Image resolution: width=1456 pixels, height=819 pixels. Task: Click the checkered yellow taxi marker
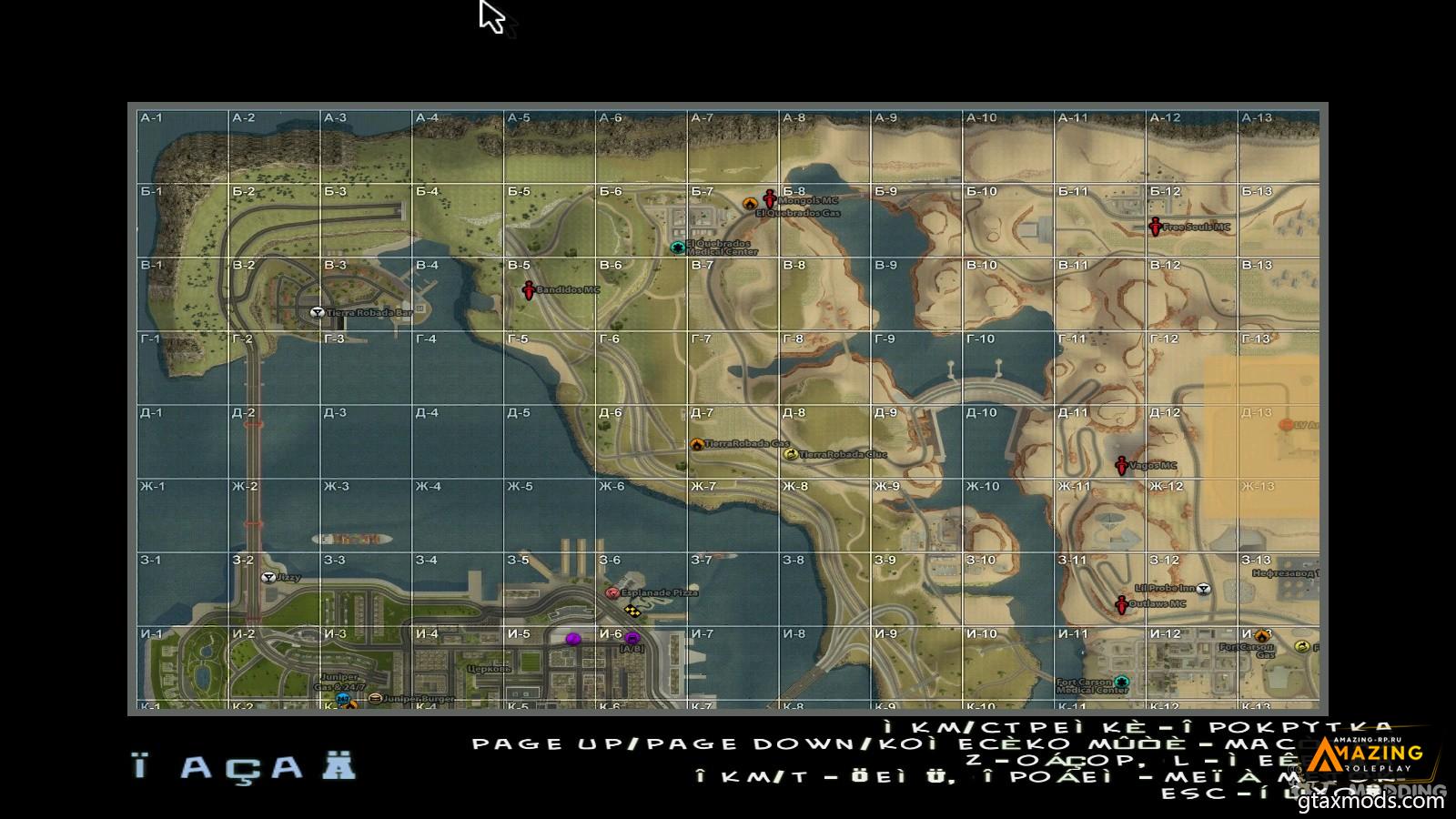click(632, 611)
